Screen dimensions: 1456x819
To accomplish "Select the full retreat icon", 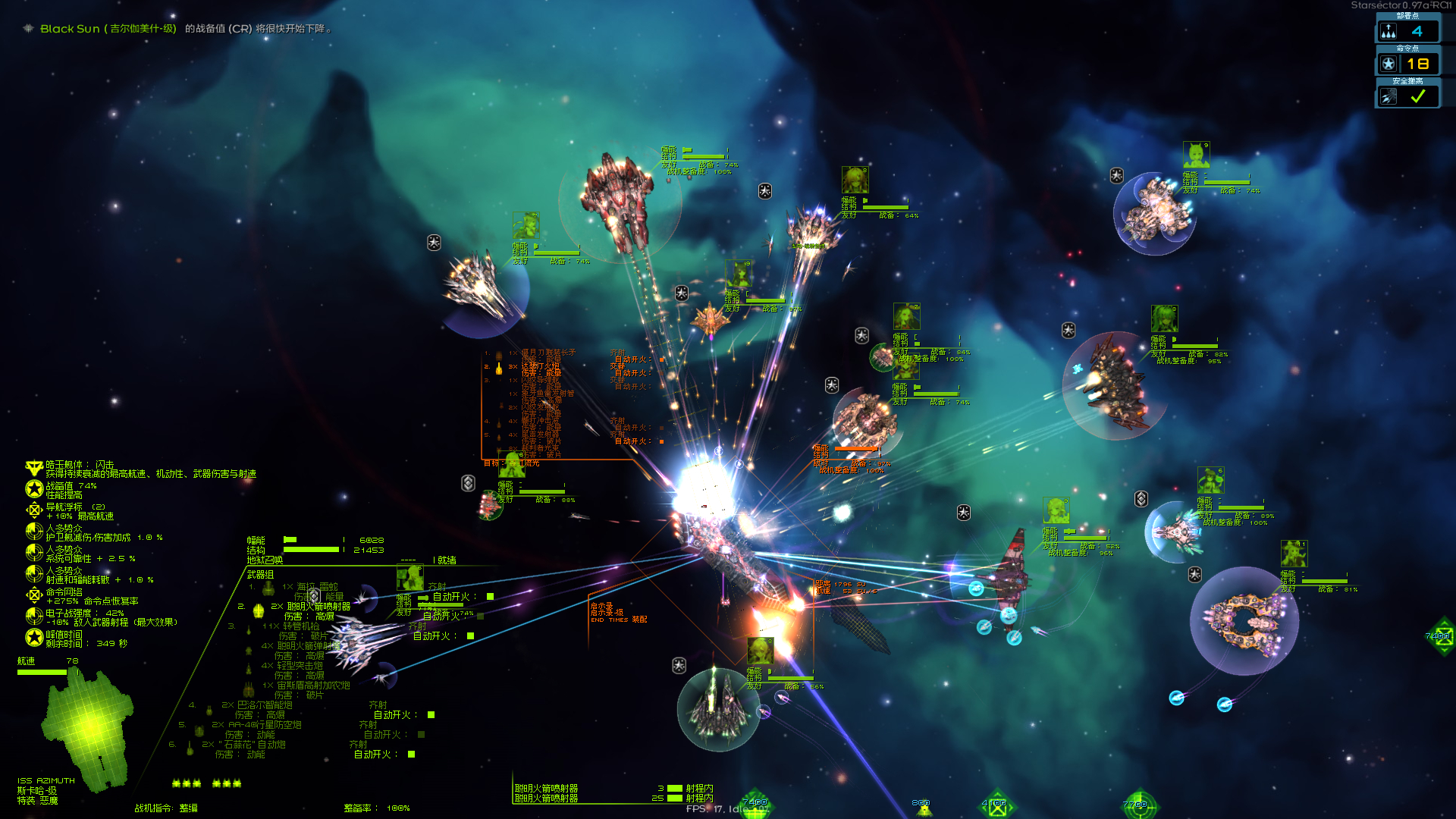I will pyautogui.click(x=1389, y=96).
